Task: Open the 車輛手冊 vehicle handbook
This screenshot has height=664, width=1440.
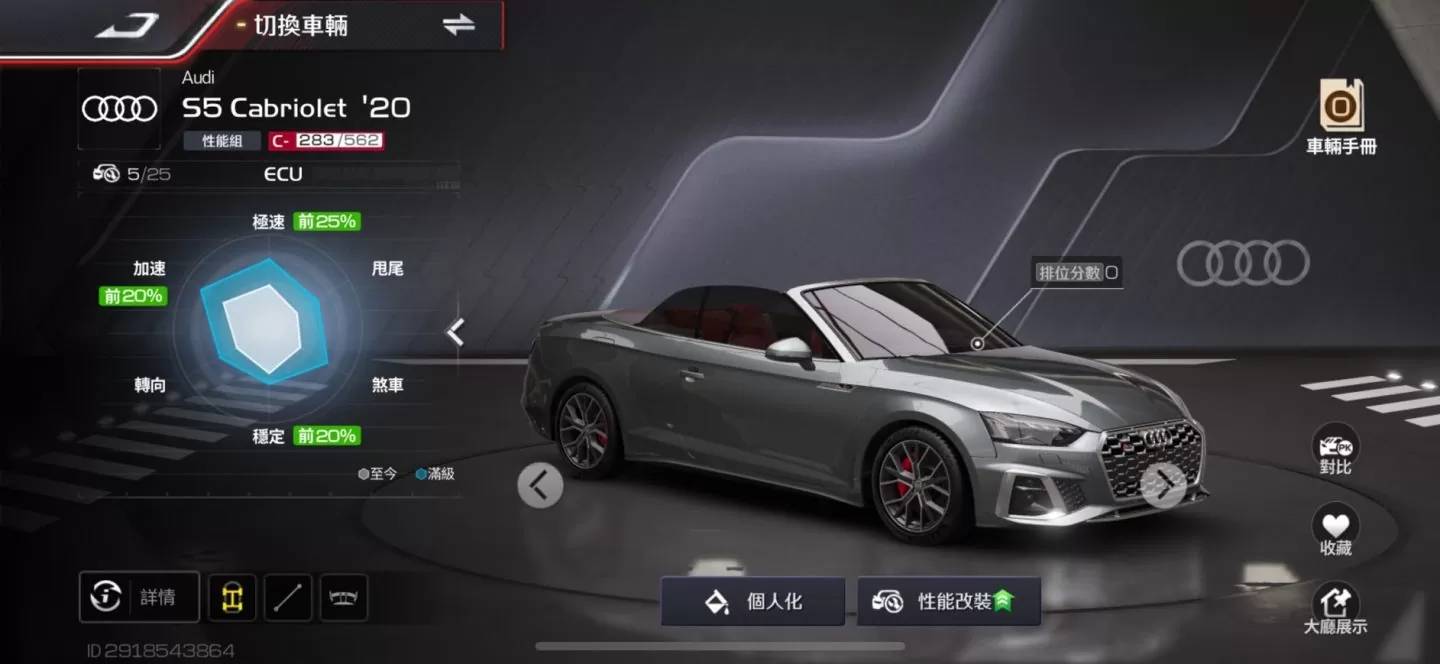Action: (x=1341, y=117)
